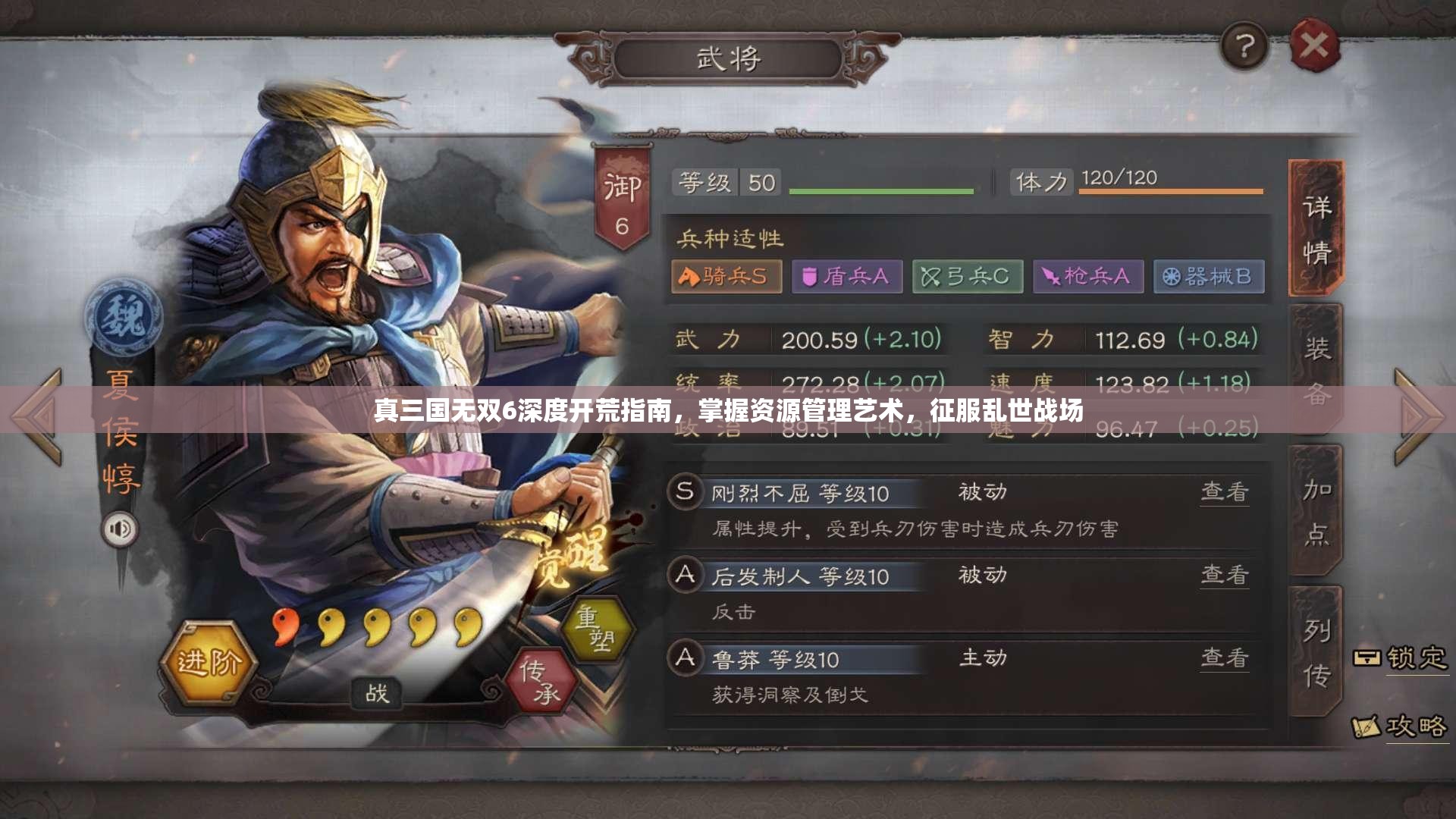
Task: Expand 鲁莽 skill details via 查看
Action: tap(1225, 659)
